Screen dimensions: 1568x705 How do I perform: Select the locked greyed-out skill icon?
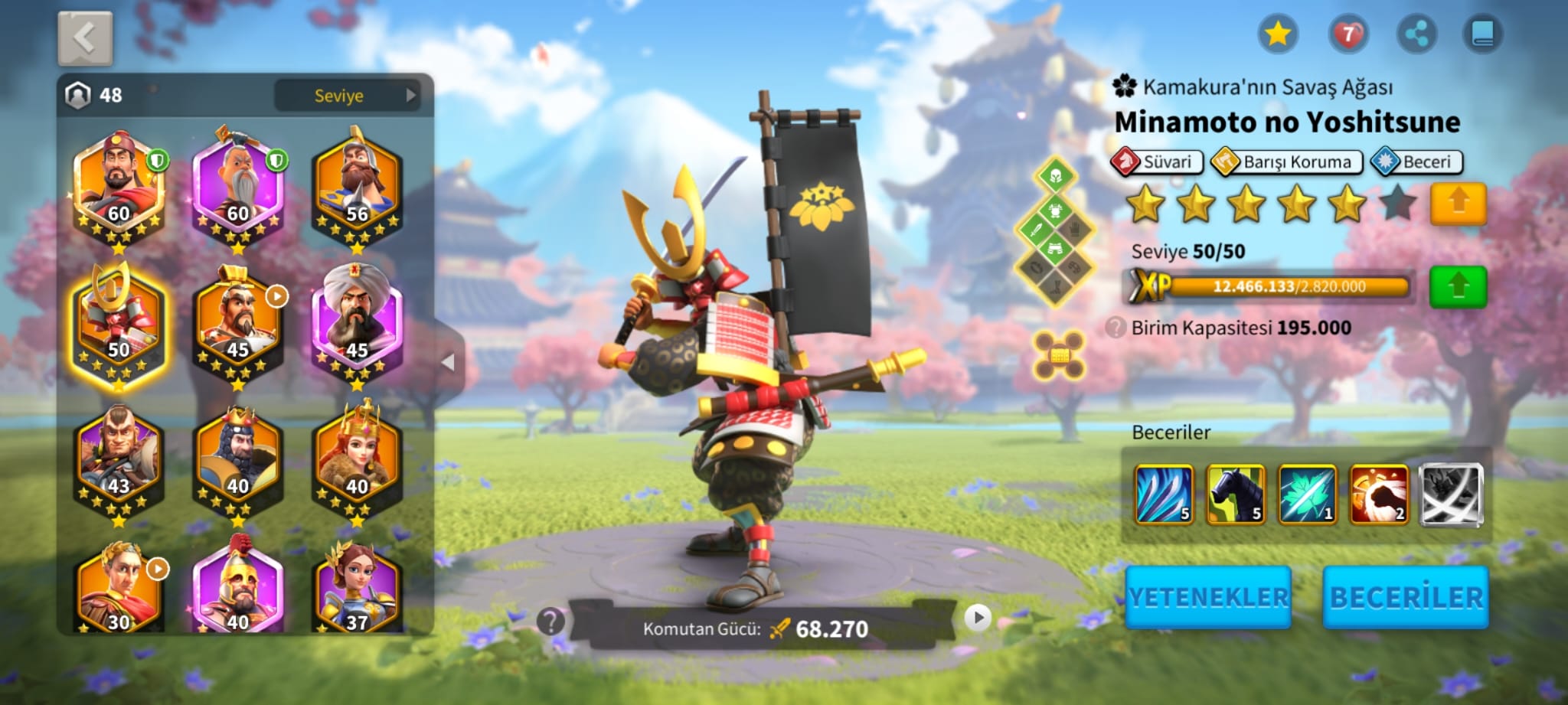point(1451,494)
